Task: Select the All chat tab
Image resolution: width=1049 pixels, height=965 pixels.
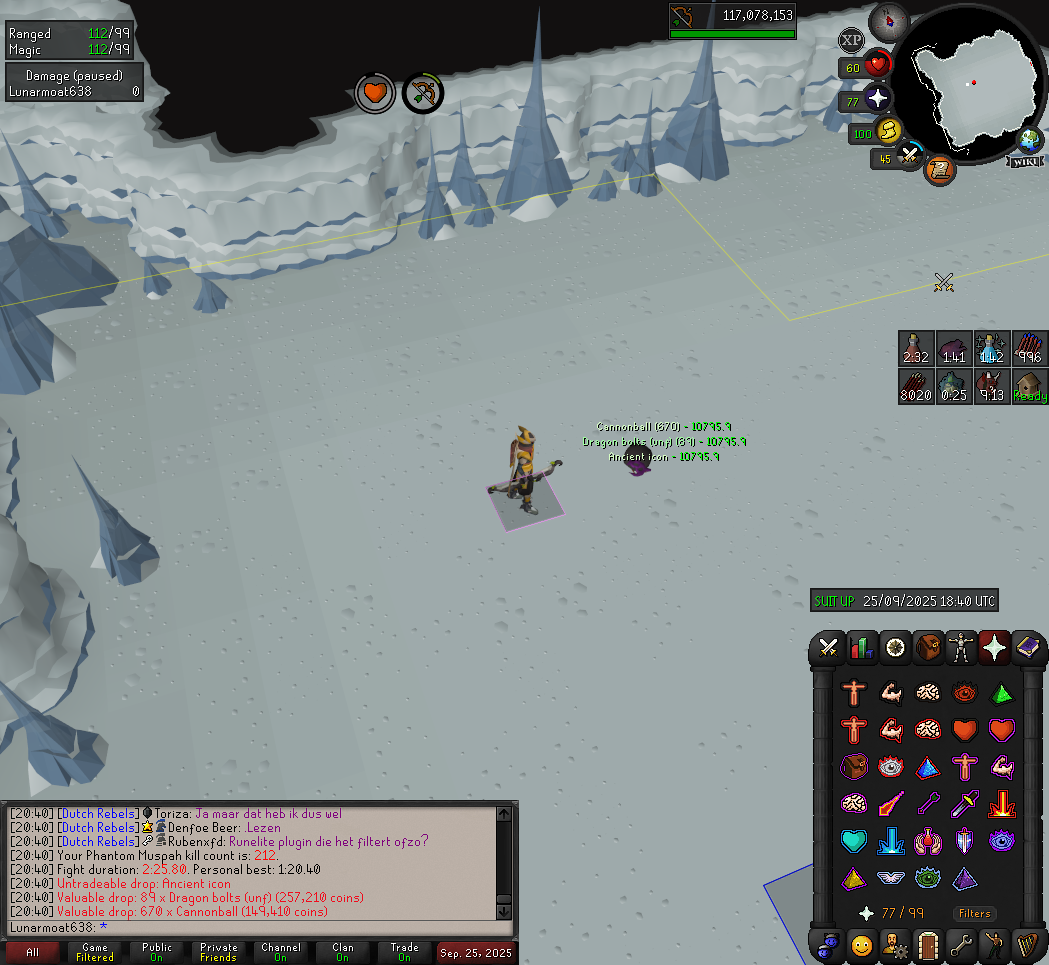Action: [33, 952]
